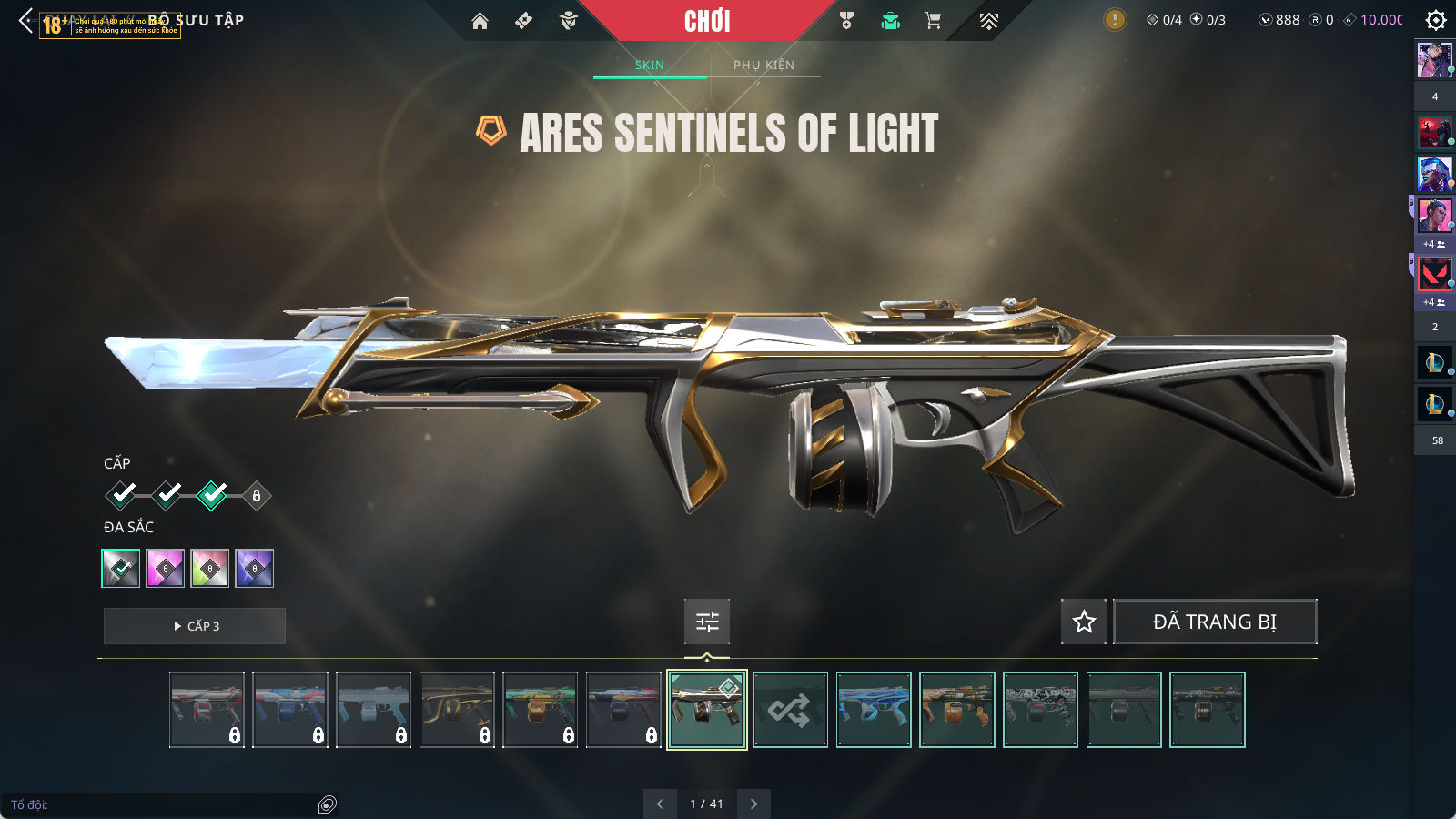Choose the pink chroma variant swatch
The width and height of the screenshot is (1456, 819).
coord(166,569)
